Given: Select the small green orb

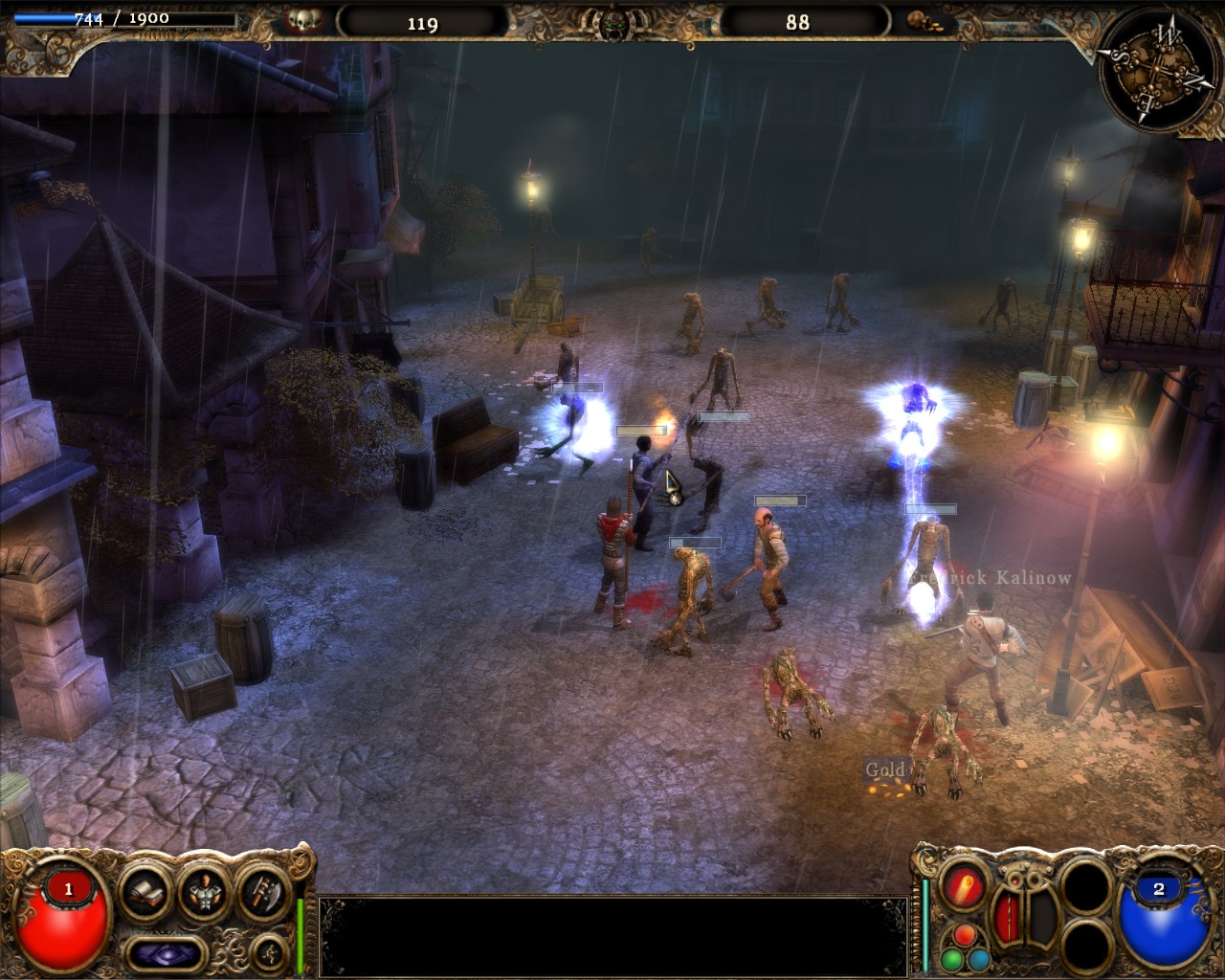Looking at the screenshot, I should [950, 959].
